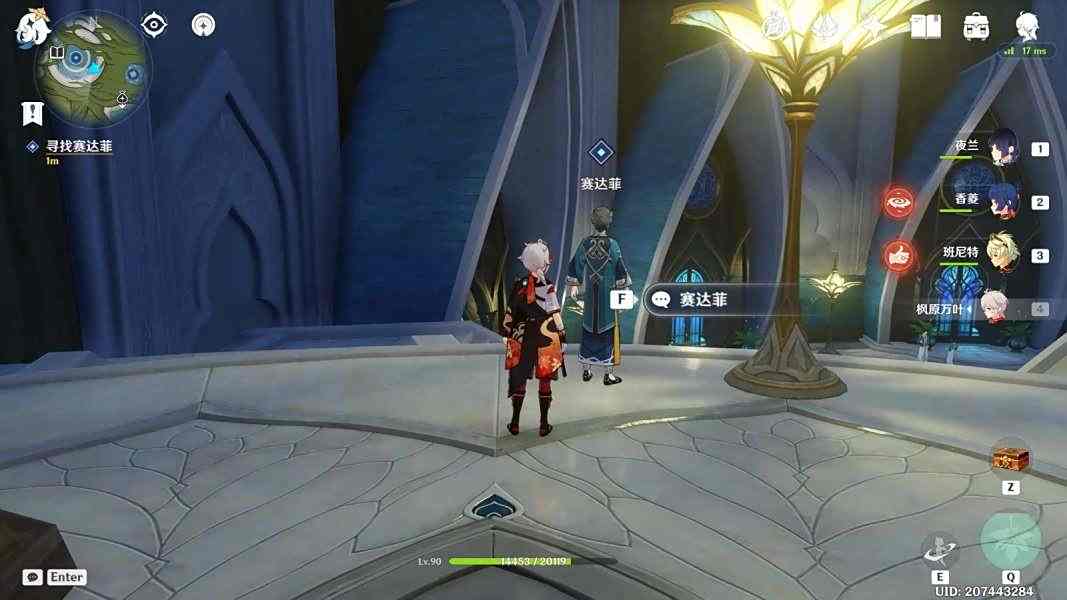Switch to party member 夜兰
The image size is (1067, 600).
[1002, 147]
